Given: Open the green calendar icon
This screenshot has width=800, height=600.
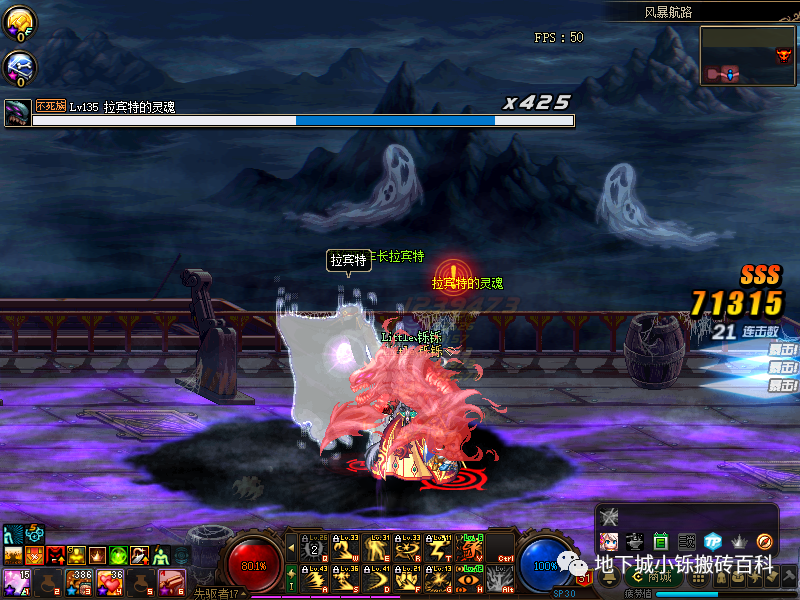Looking at the screenshot, I should pos(661,541).
